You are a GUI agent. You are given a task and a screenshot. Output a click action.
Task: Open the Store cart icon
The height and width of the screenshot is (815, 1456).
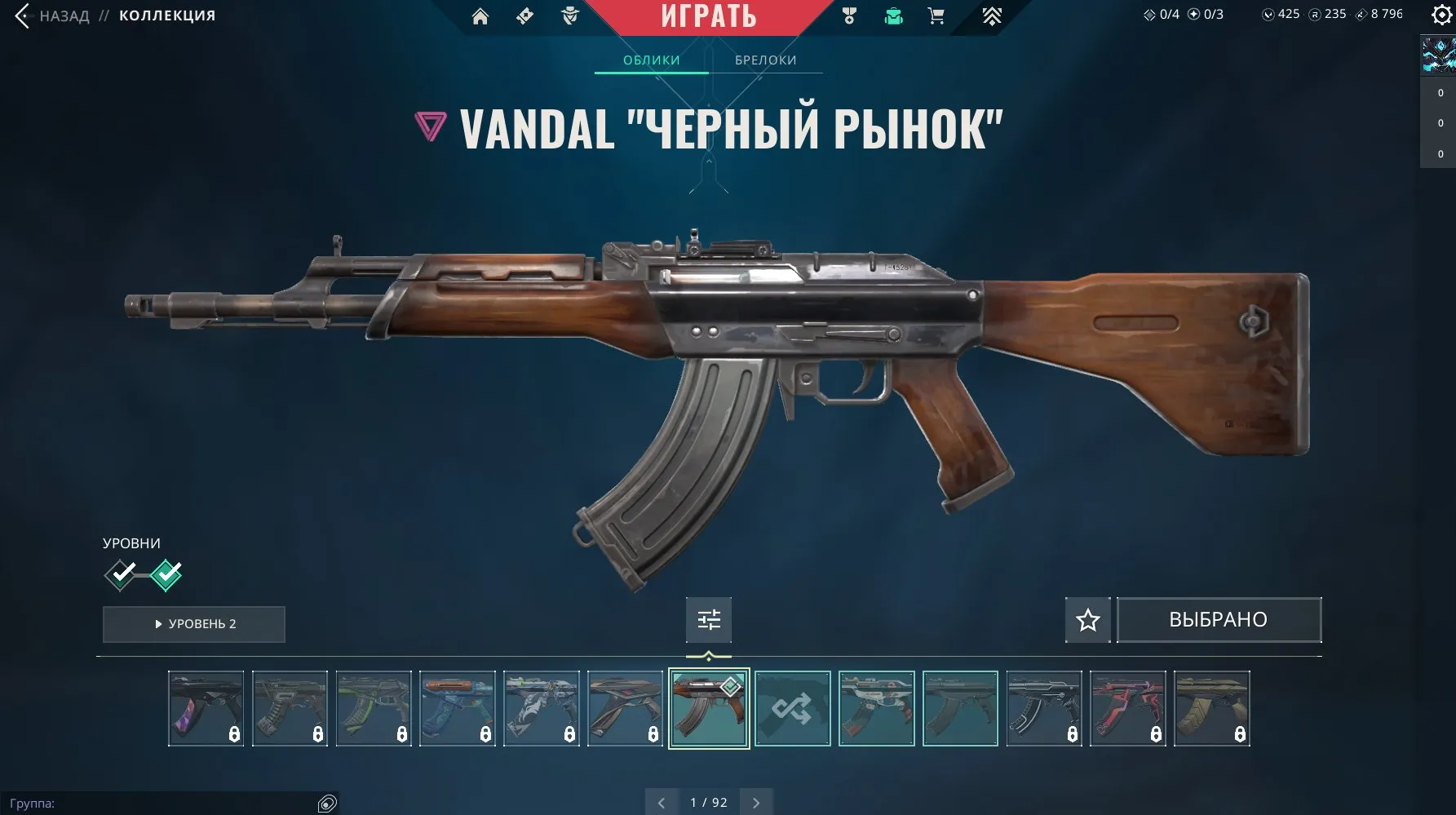click(x=936, y=16)
